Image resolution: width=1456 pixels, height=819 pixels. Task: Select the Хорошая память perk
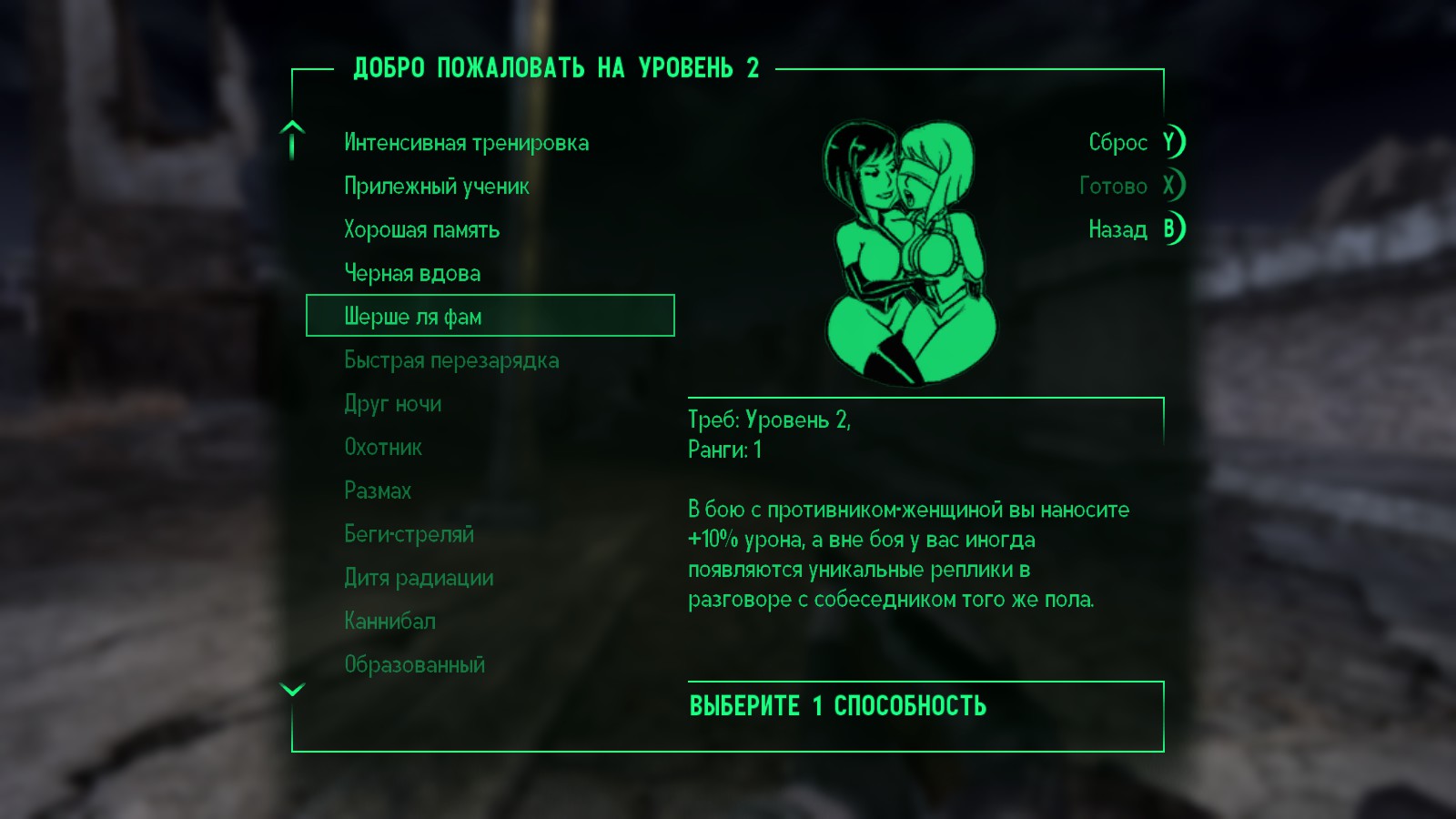[x=420, y=229]
